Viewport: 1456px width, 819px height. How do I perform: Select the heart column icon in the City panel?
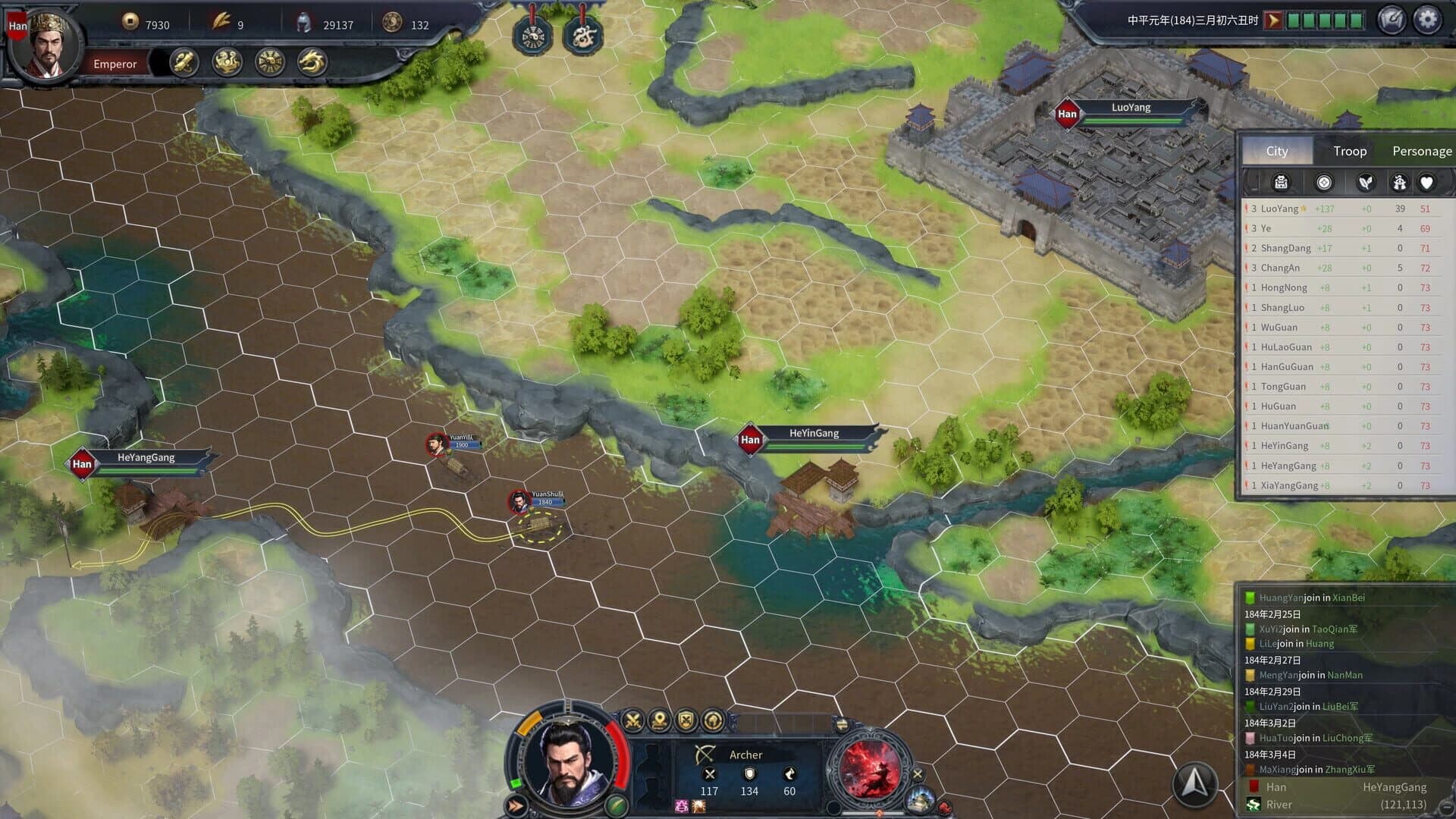point(1426,182)
